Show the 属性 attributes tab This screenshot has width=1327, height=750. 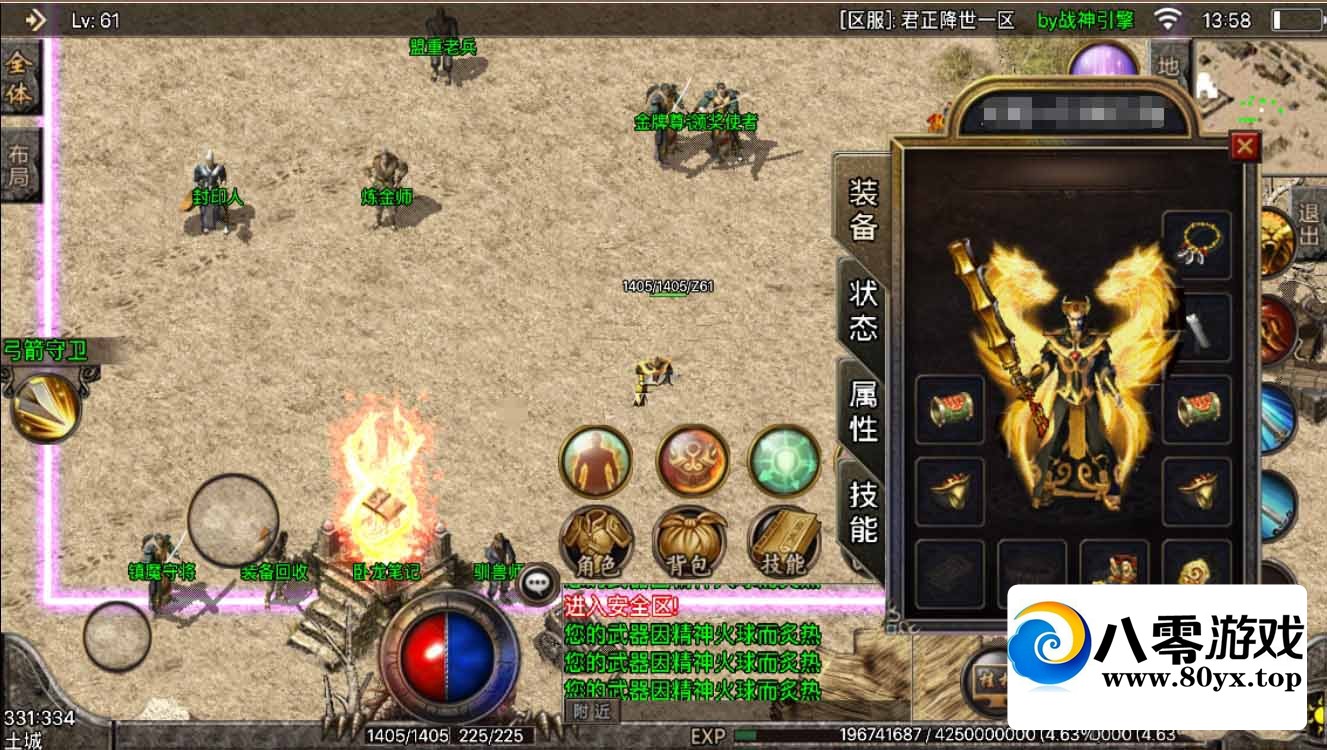point(862,410)
